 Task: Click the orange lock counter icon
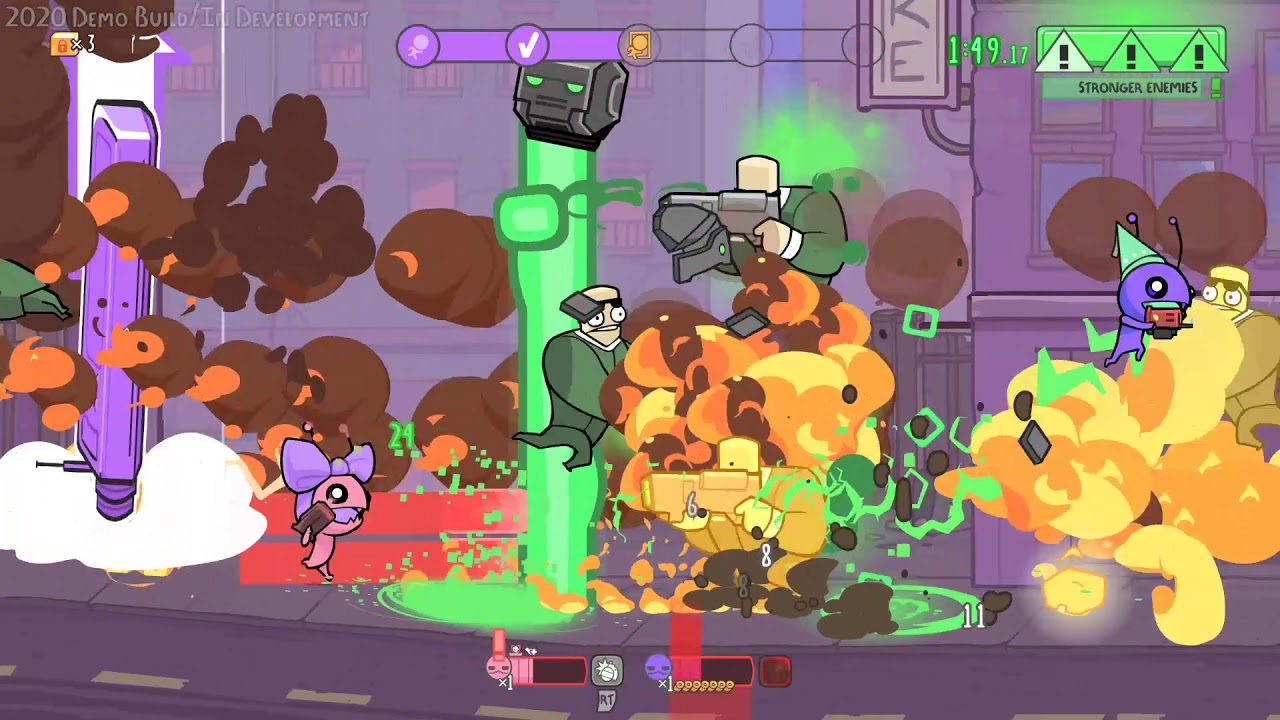(x=63, y=44)
